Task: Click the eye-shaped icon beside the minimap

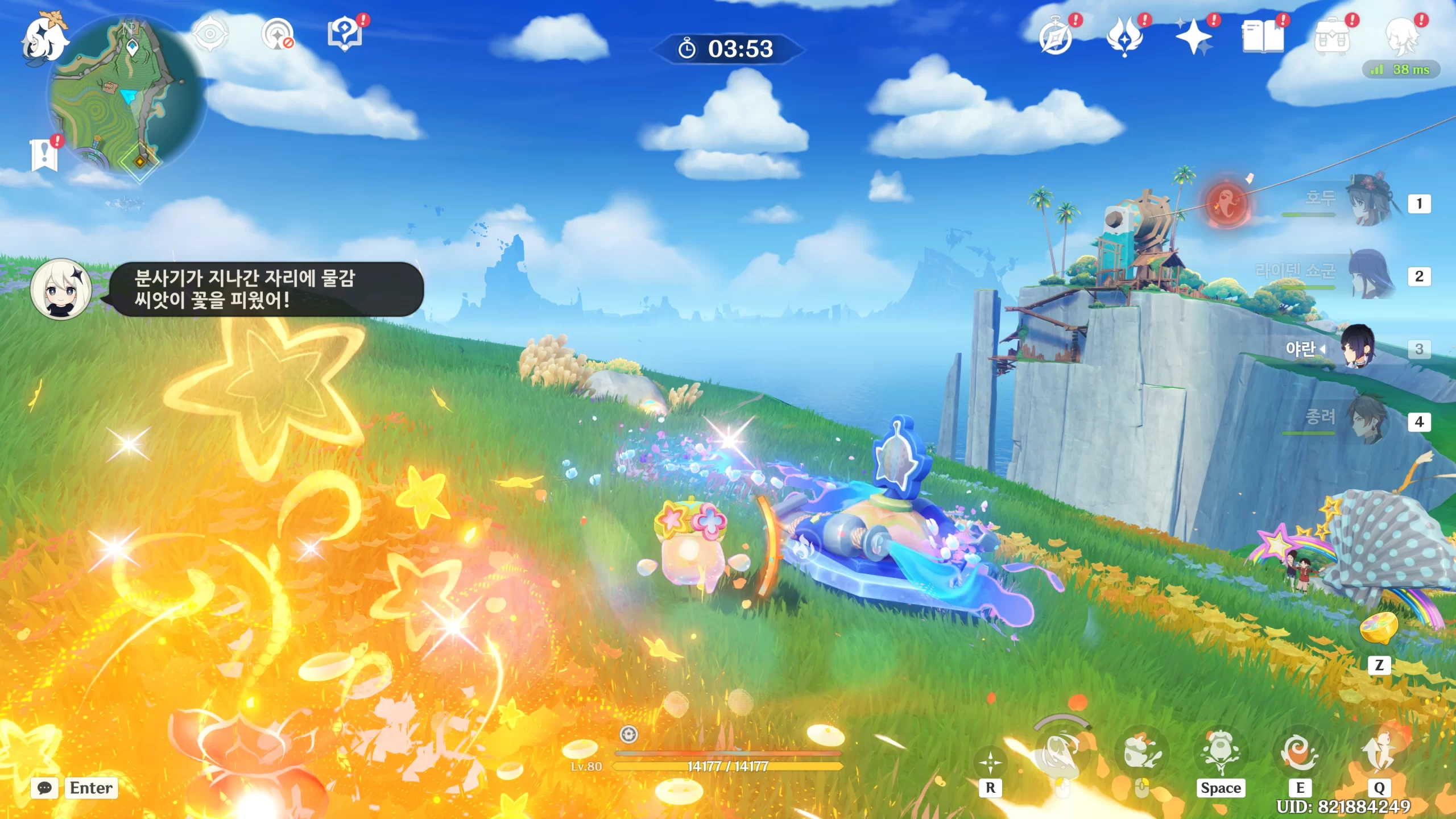Action: pyautogui.click(x=210, y=34)
